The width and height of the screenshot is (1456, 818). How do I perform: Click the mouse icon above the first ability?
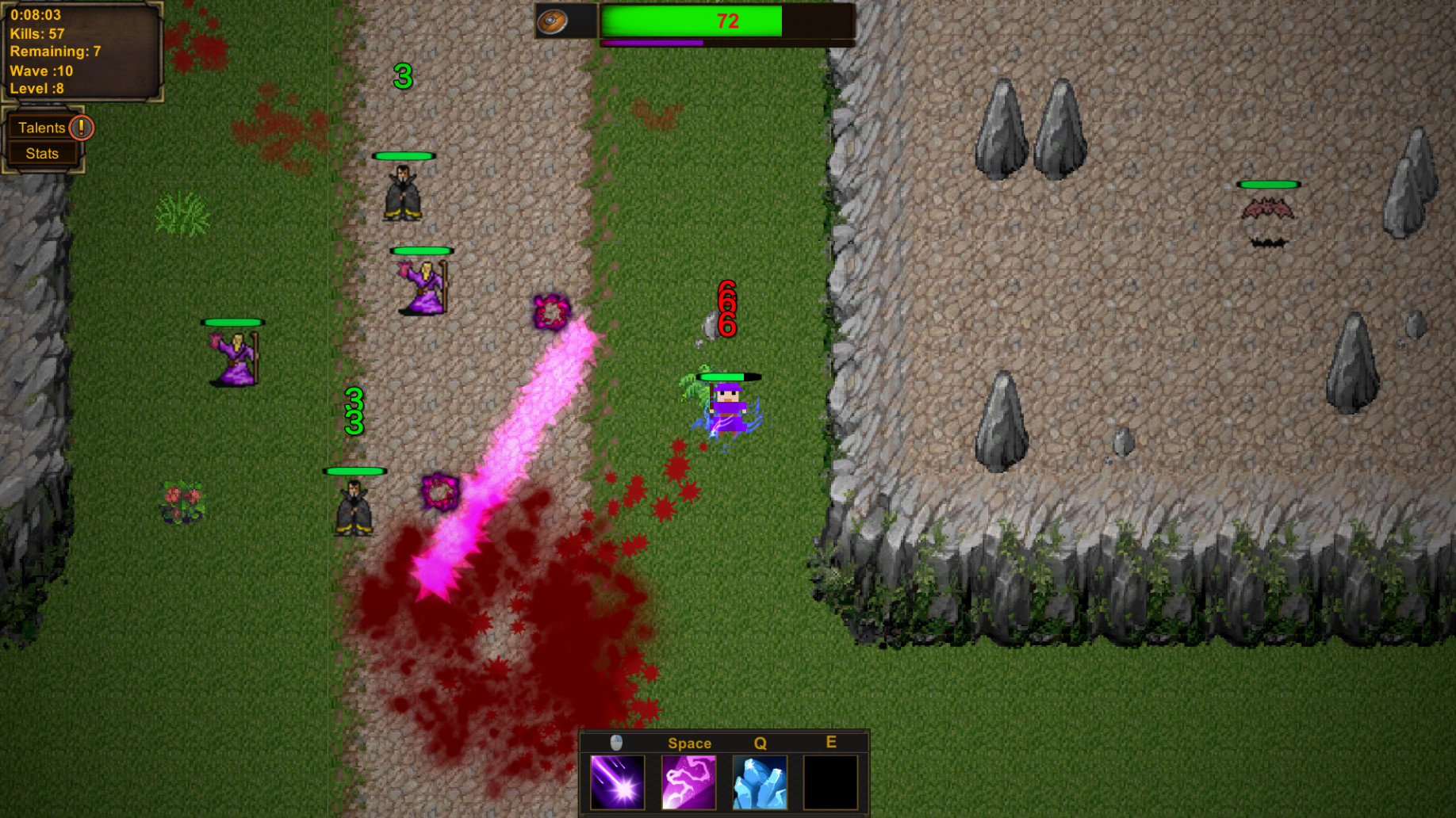(618, 743)
